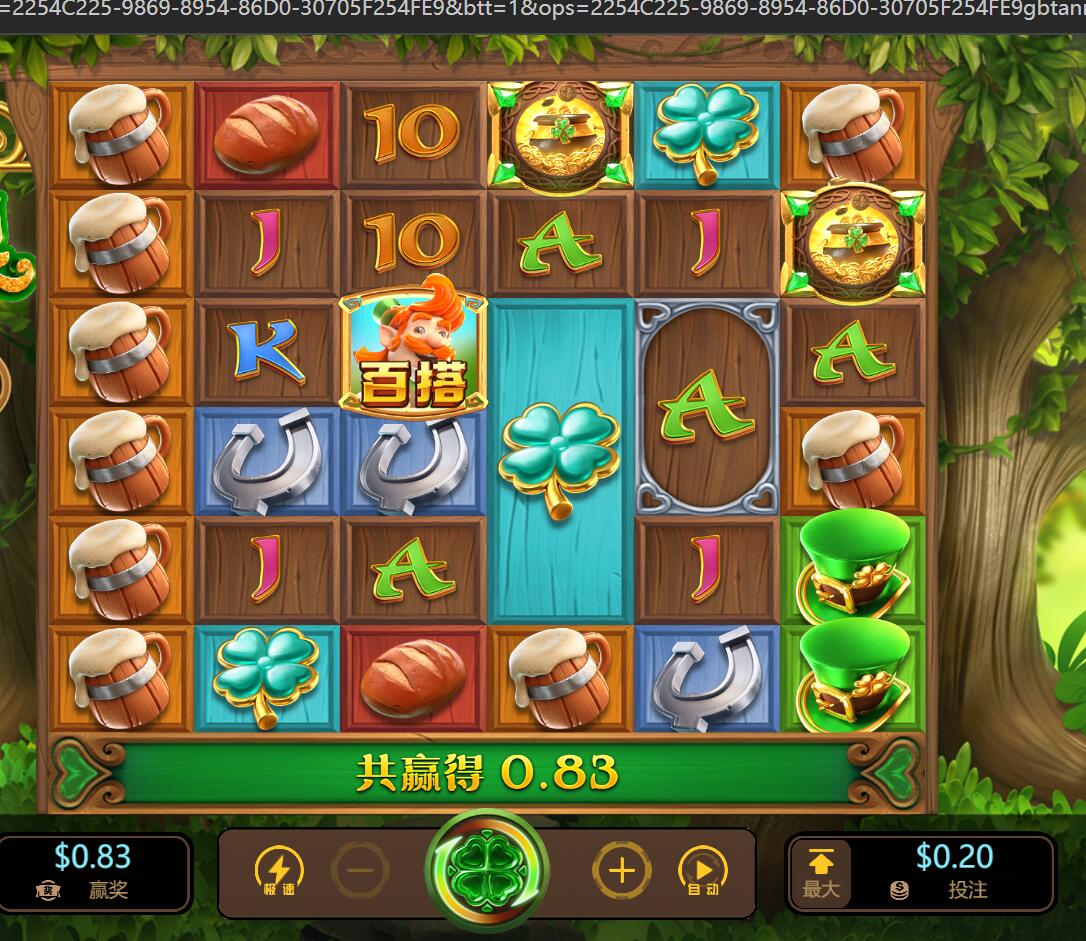Viewport: 1086px width, 941px height.
Task: Set the maximum bet with the arrow button
Action: pyautogui.click(x=820, y=873)
